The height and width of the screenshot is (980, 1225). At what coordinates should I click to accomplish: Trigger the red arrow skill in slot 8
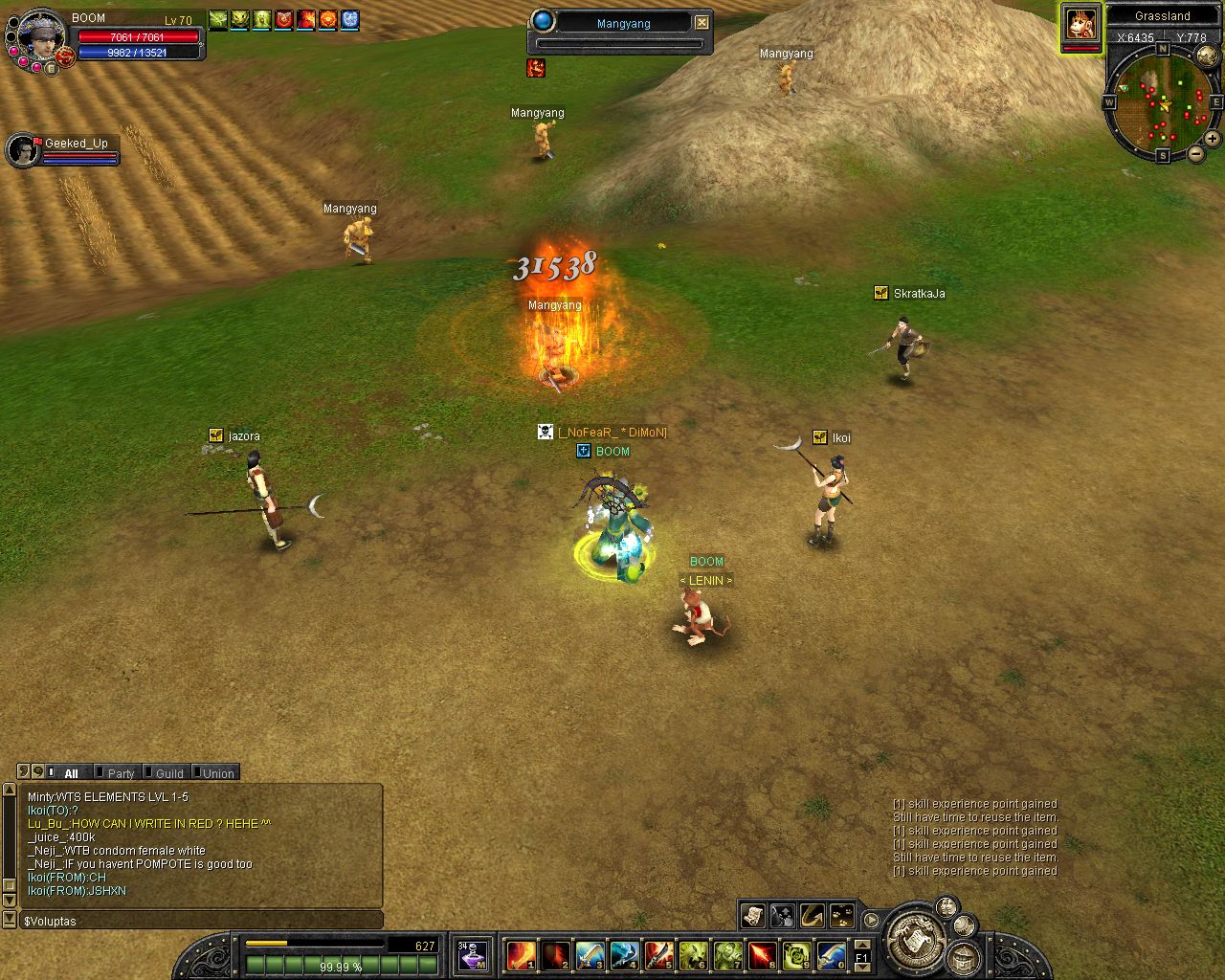coord(762,955)
